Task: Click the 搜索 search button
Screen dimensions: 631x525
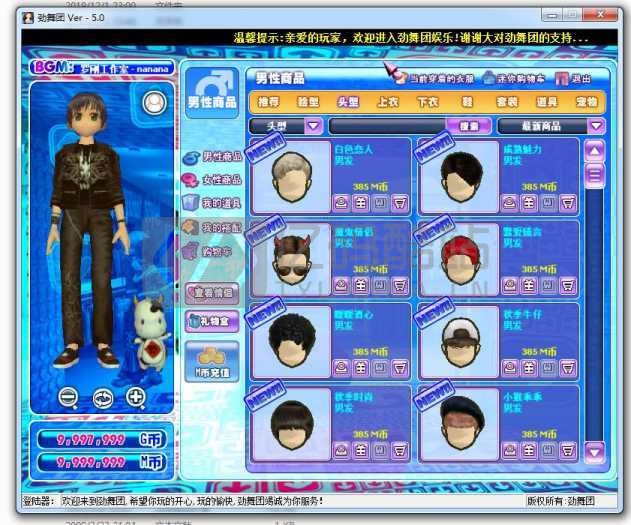Action: [469, 126]
